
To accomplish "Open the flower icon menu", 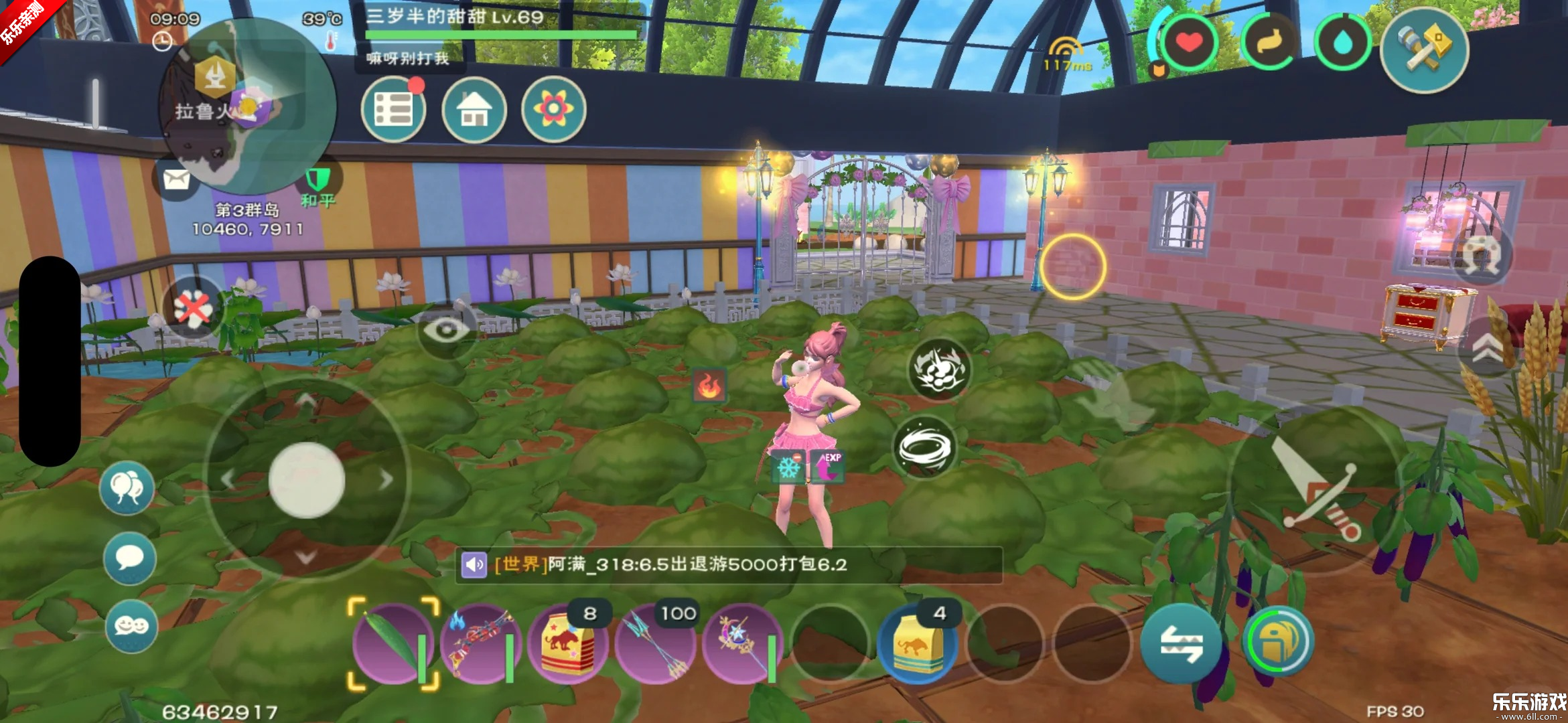I will click(553, 109).
